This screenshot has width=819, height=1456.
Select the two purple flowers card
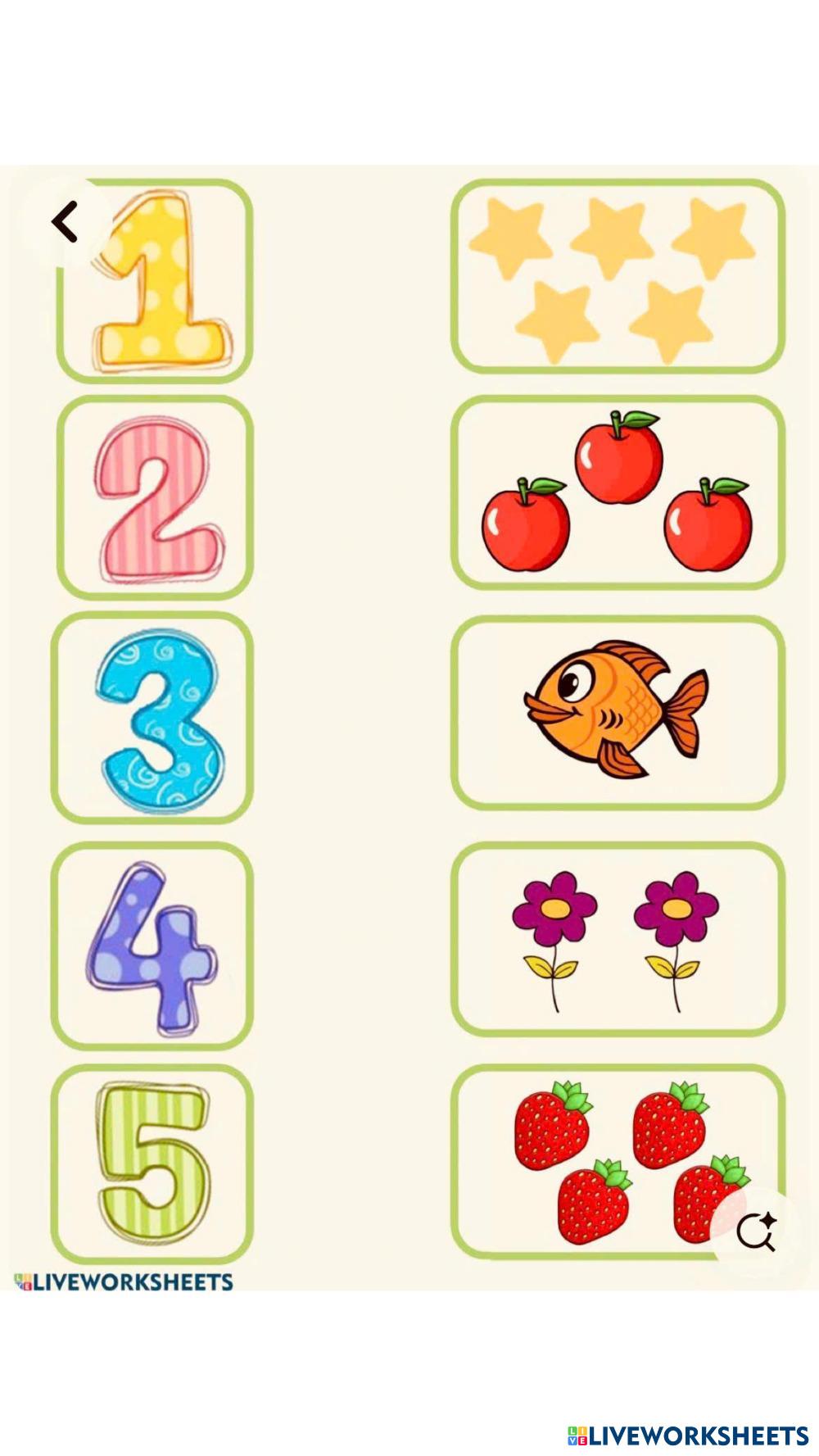618,939
